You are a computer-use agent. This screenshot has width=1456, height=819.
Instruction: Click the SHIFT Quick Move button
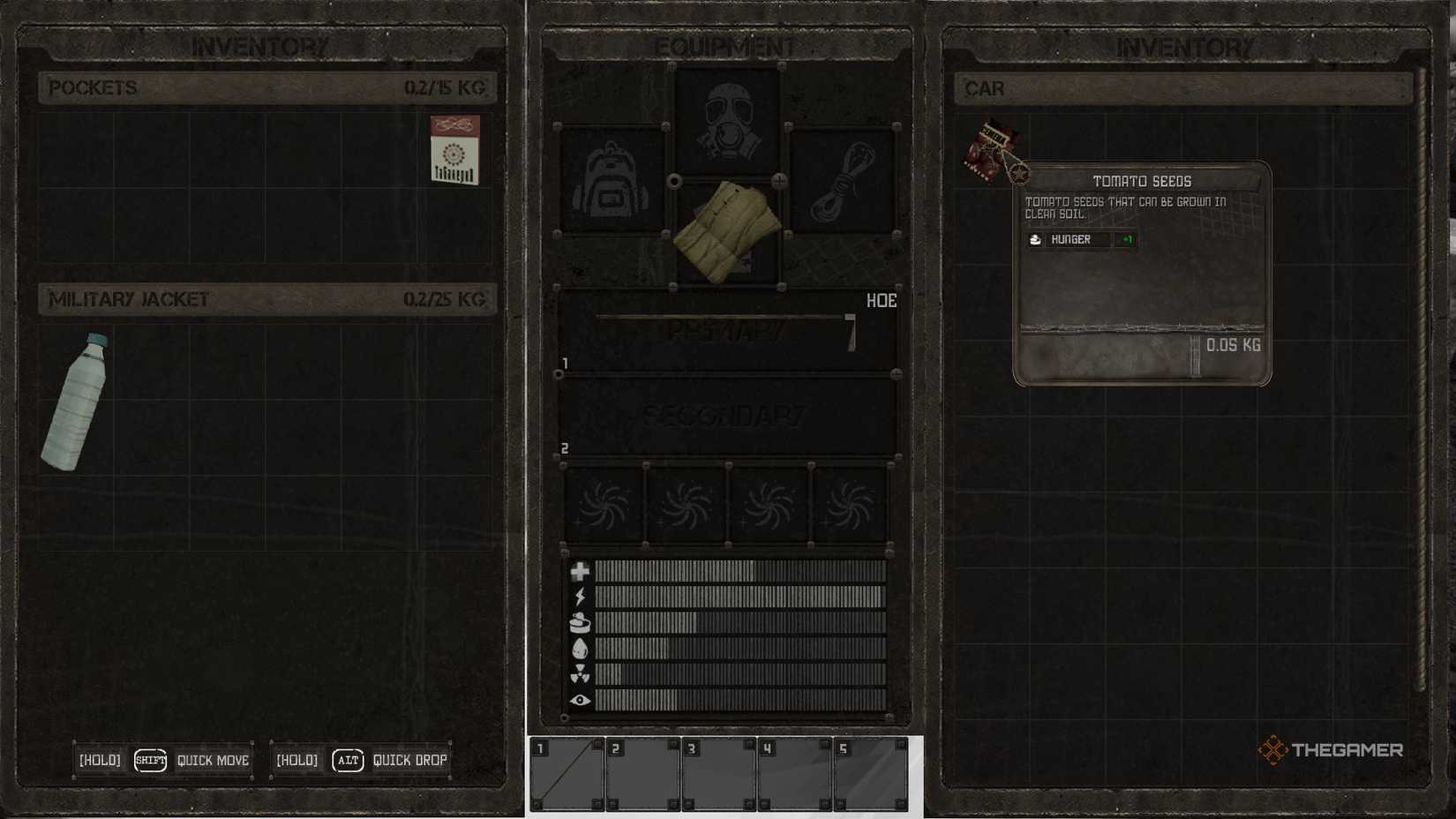tap(149, 760)
